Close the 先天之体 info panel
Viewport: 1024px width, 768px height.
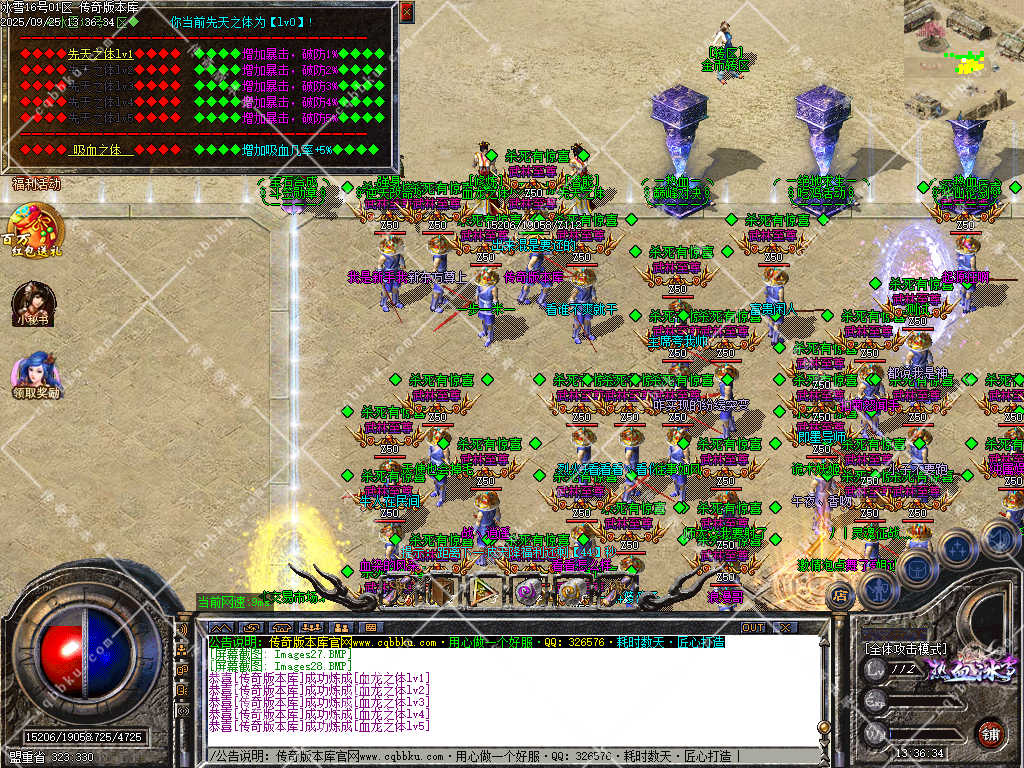pyautogui.click(x=406, y=12)
